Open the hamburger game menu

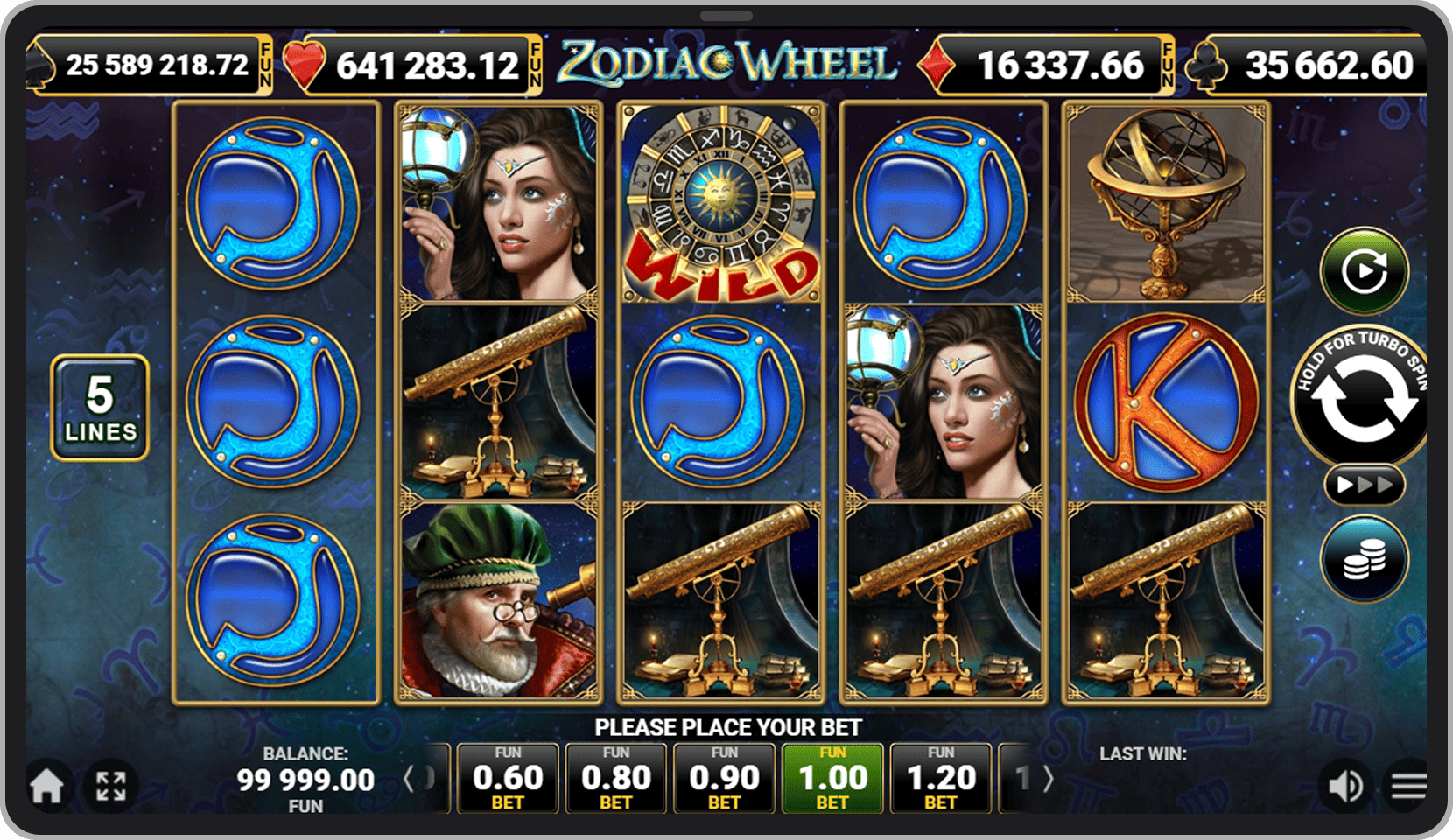point(1407,785)
